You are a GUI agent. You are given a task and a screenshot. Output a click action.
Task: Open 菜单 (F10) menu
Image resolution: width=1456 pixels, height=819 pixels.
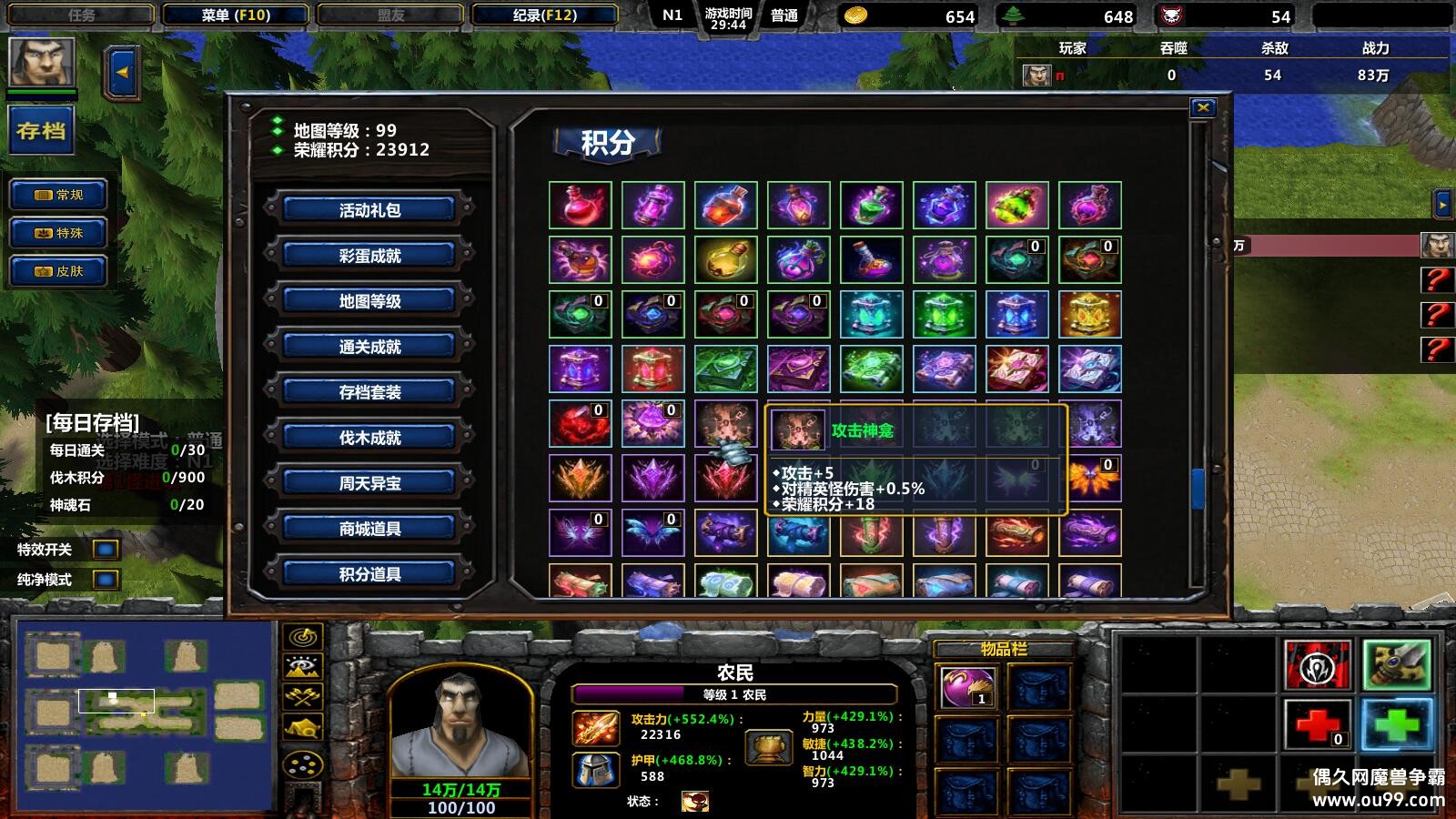(x=236, y=15)
